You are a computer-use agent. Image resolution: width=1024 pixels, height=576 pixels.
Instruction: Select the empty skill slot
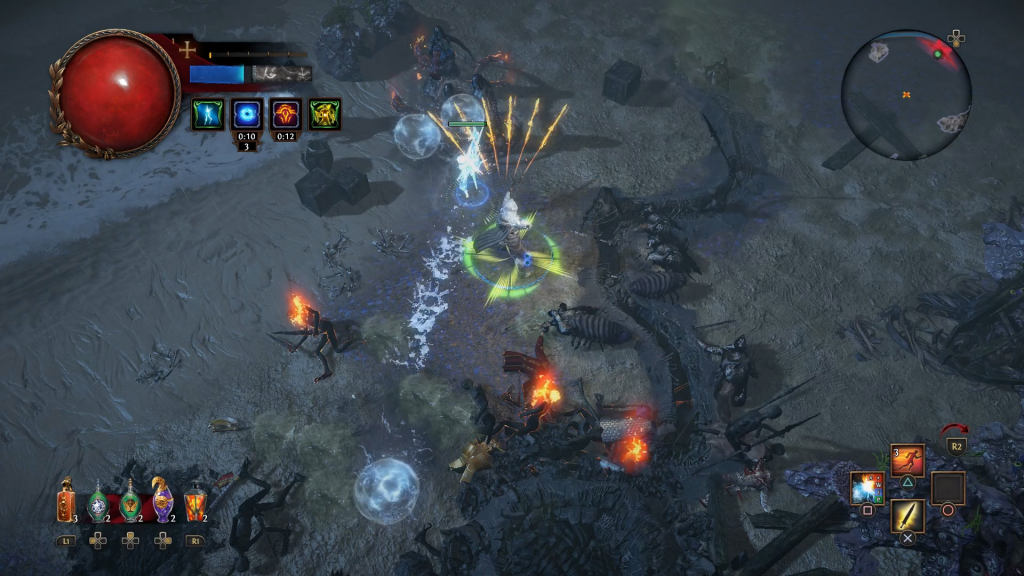coord(947,488)
